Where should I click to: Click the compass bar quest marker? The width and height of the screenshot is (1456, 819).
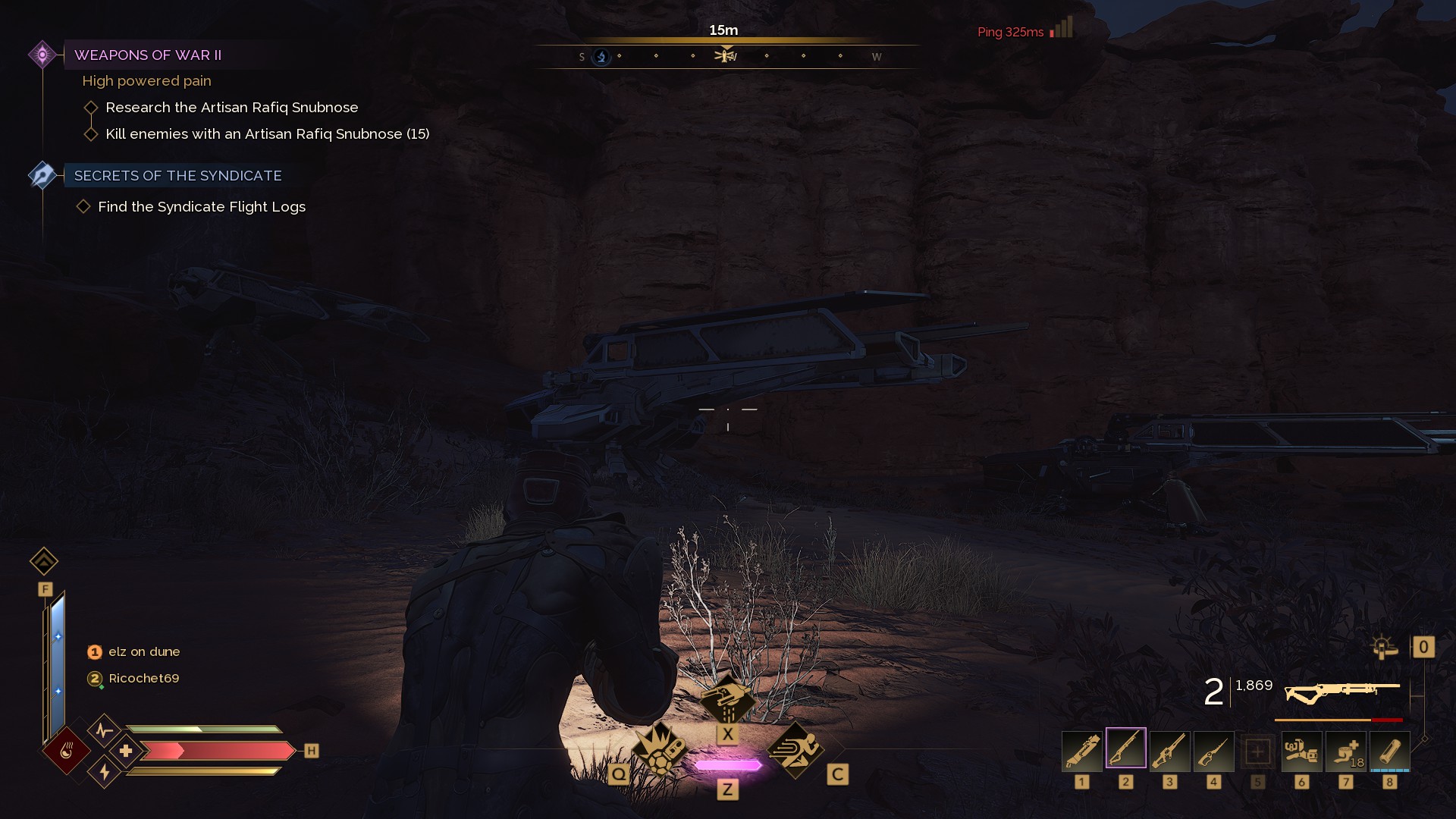tap(726, 55)
